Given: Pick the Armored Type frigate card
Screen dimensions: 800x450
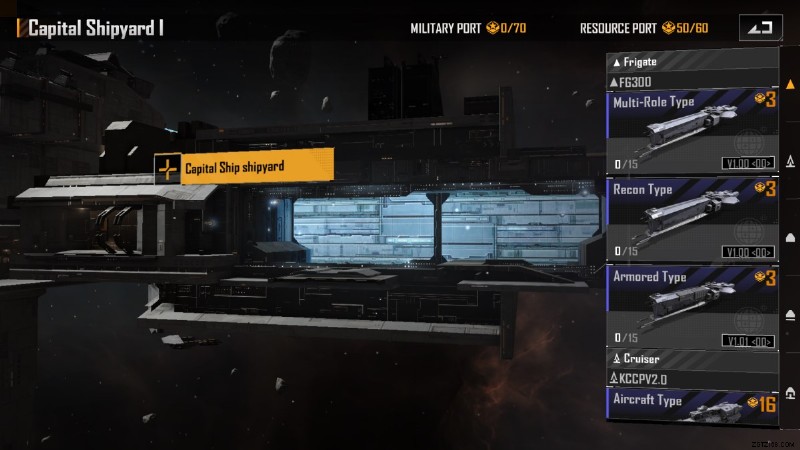Looking at the screenshot, I should click(692, 306).
